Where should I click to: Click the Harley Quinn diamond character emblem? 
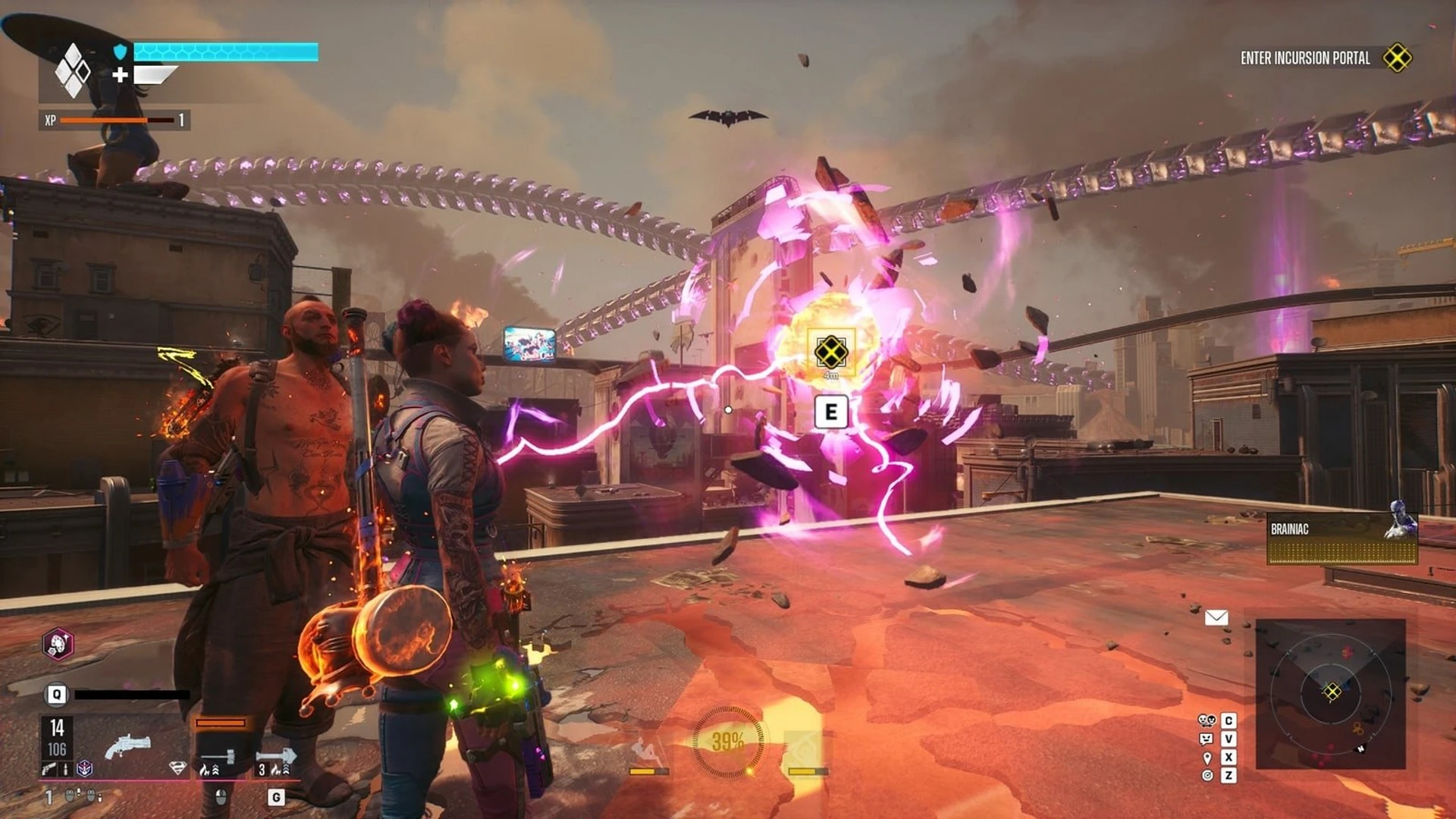tap(73, 71)
